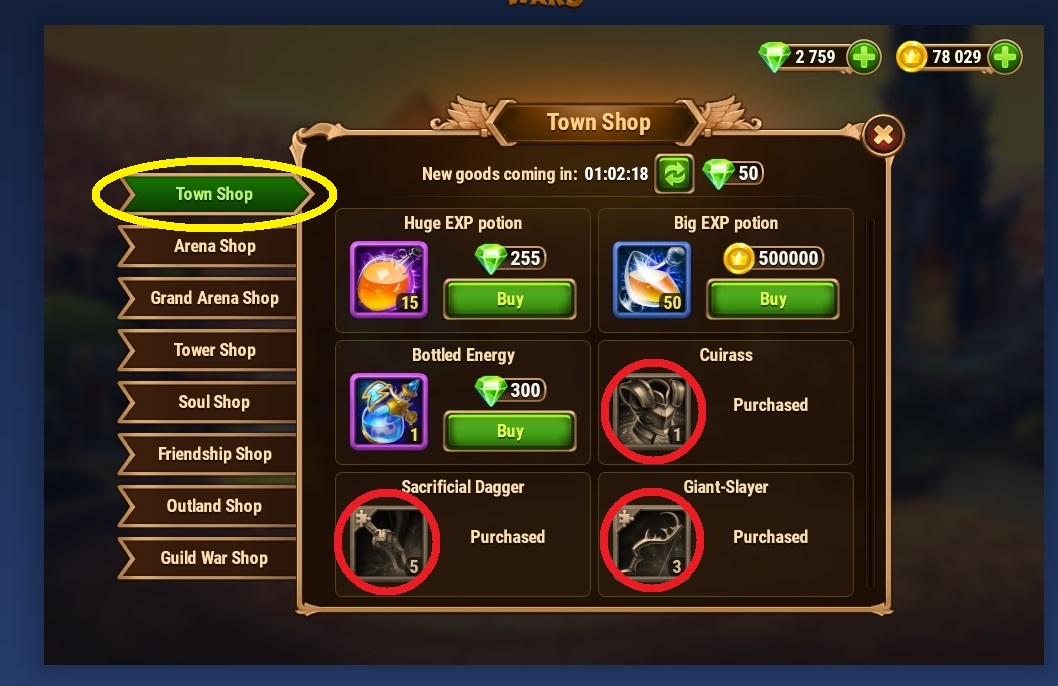Add more emeralds with the plus button
Image resolution: width=1058 pixels, height=686 pixels.
pos(864,57)
